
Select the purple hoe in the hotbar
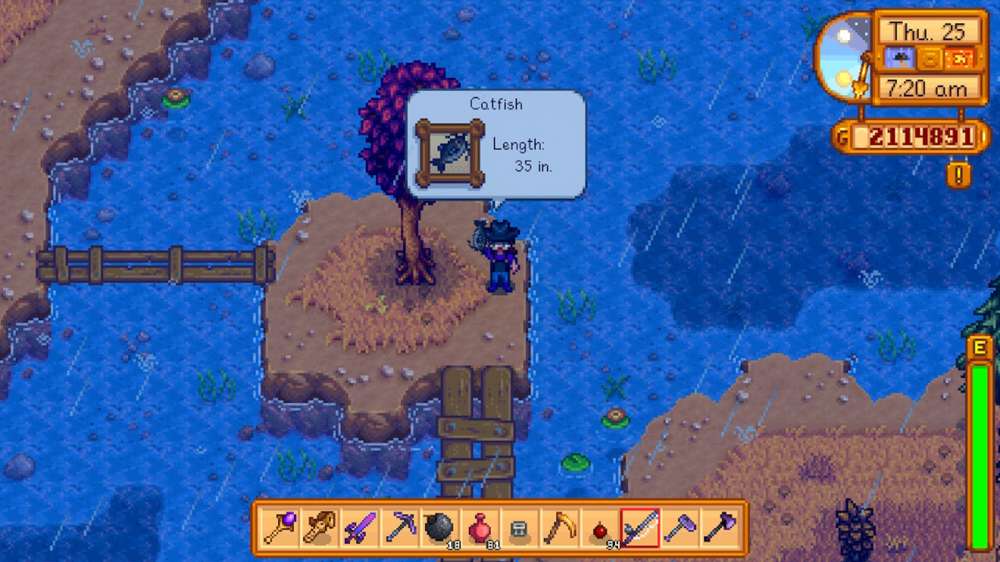tap(680, 527)
